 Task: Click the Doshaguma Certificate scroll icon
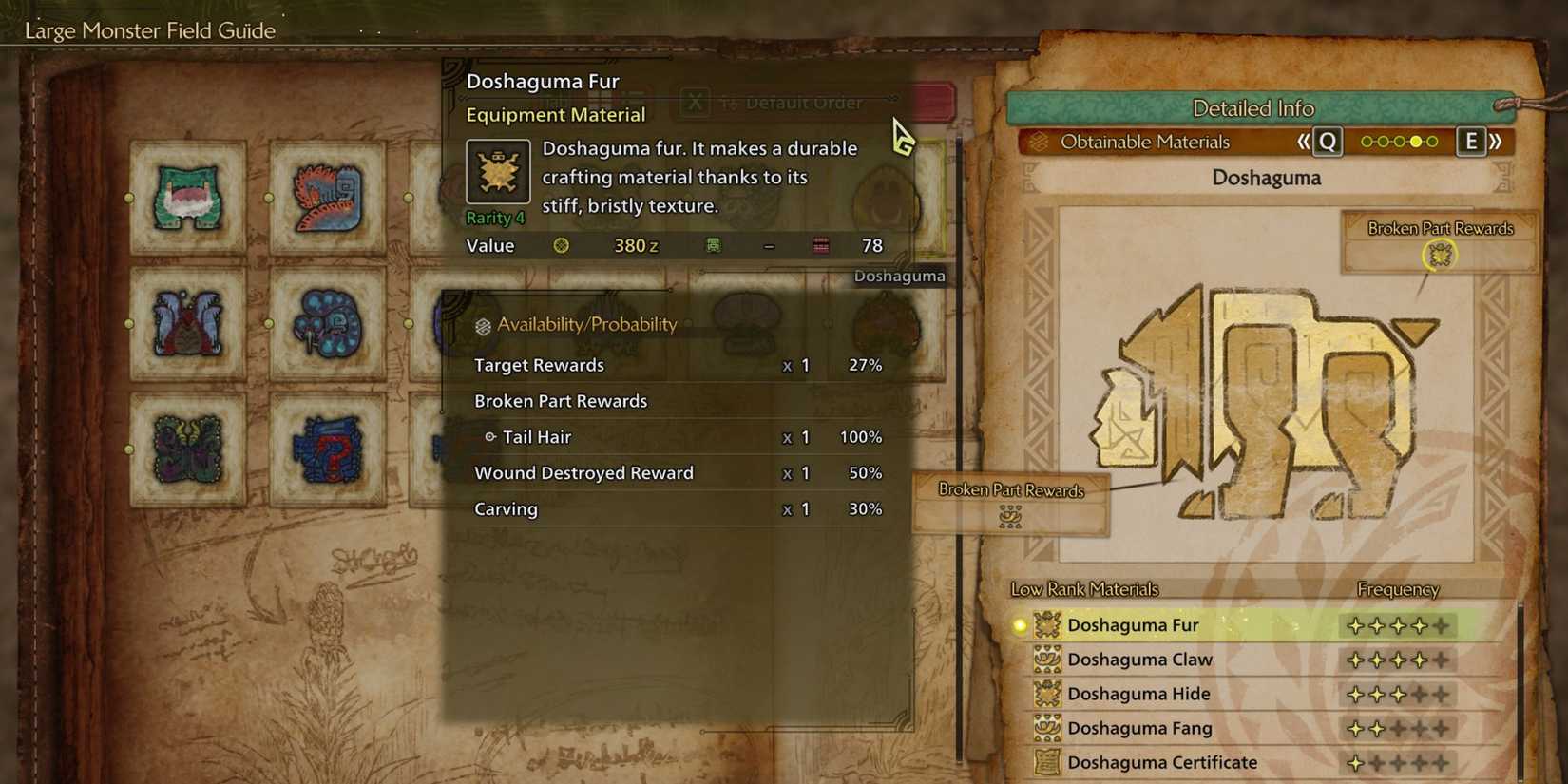[1048, 762]
